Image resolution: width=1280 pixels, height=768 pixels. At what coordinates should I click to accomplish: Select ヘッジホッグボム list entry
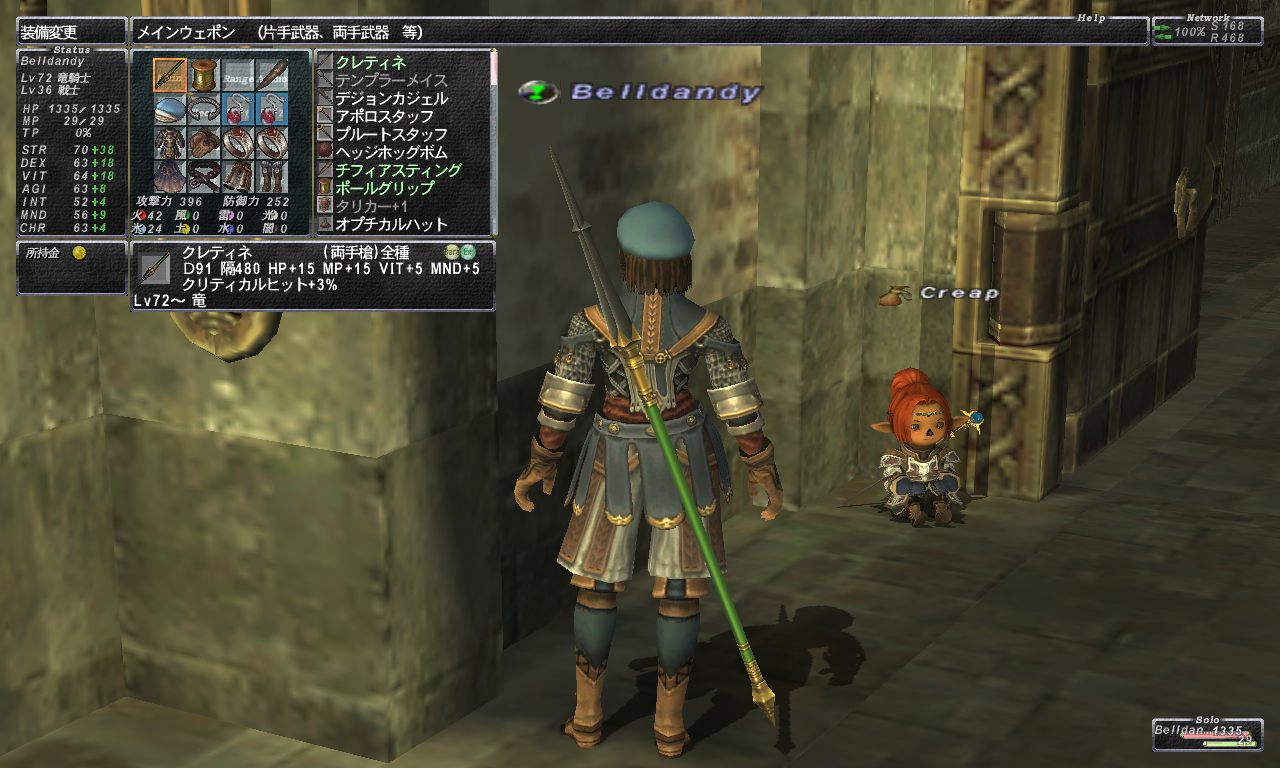(391, 153)
